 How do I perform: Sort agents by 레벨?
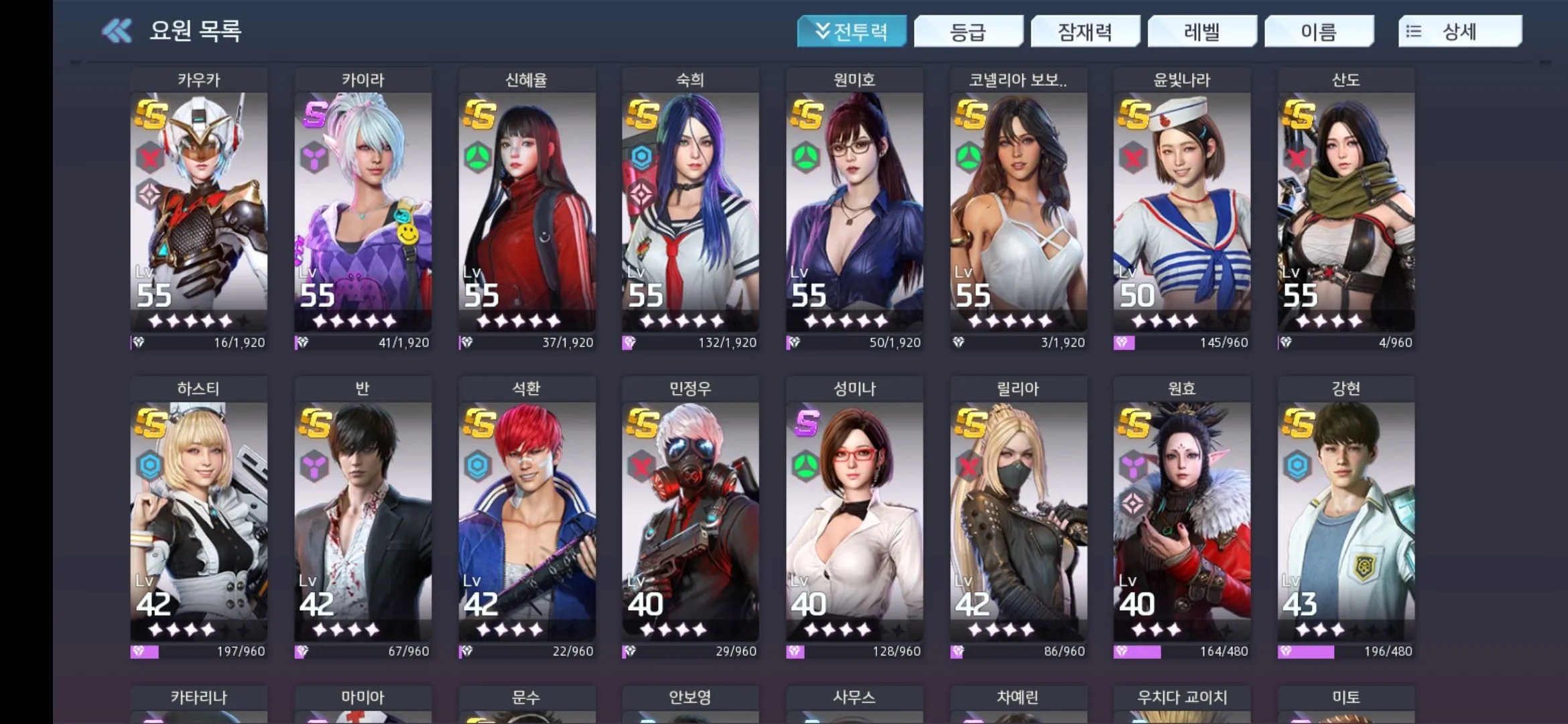[x=1201, y=32]
